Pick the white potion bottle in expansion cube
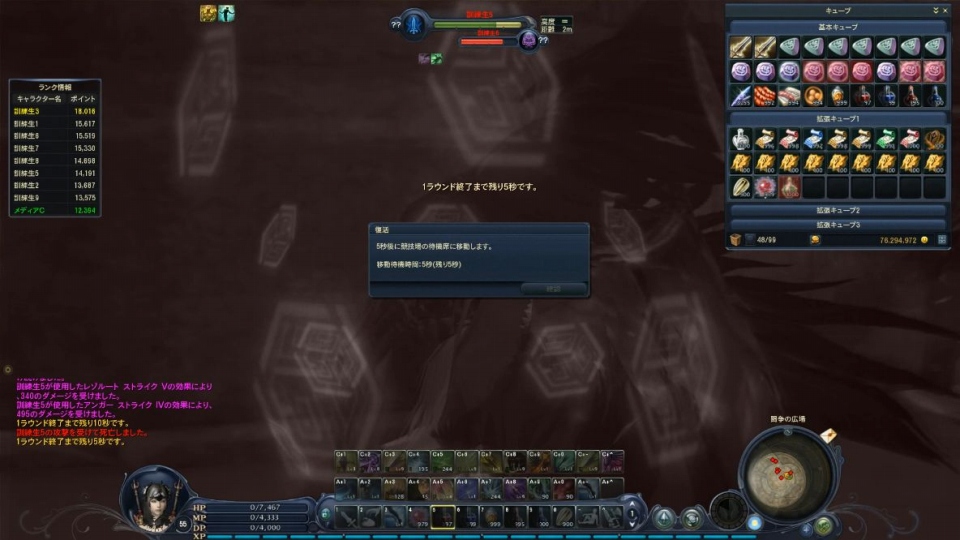 click(740, 138)
